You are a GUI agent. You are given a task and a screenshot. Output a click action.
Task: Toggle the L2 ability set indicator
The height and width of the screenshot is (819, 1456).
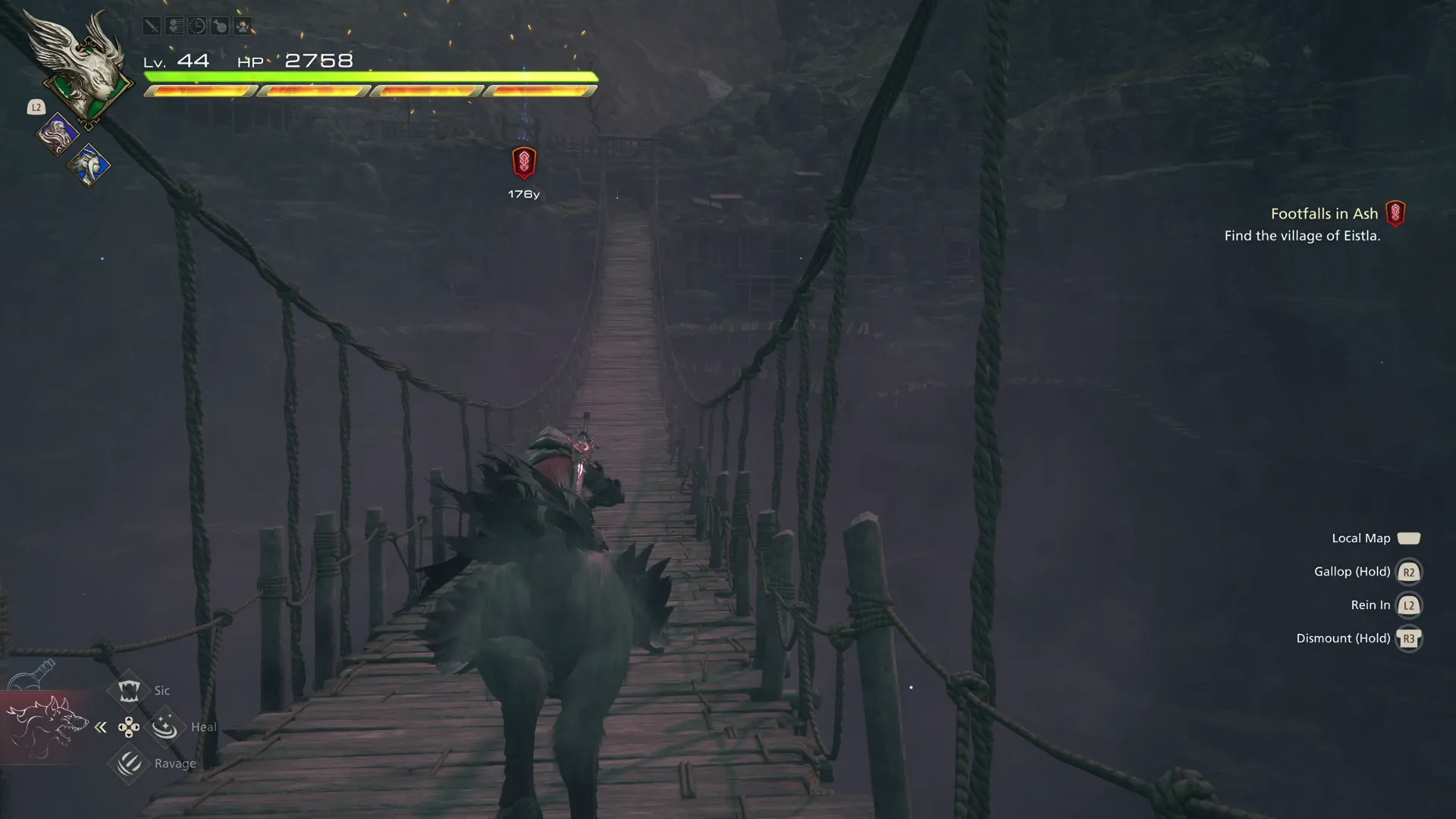point(36,107)
